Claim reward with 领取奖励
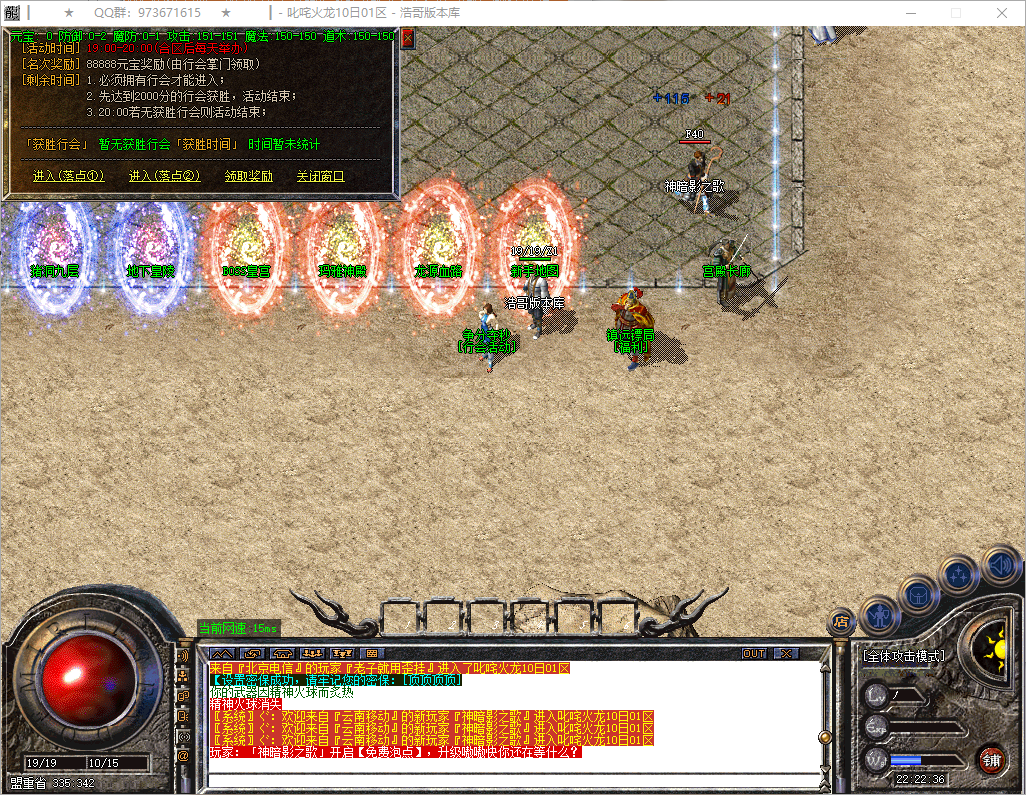Screen dimensions: 1026x795 coord(248,176)
